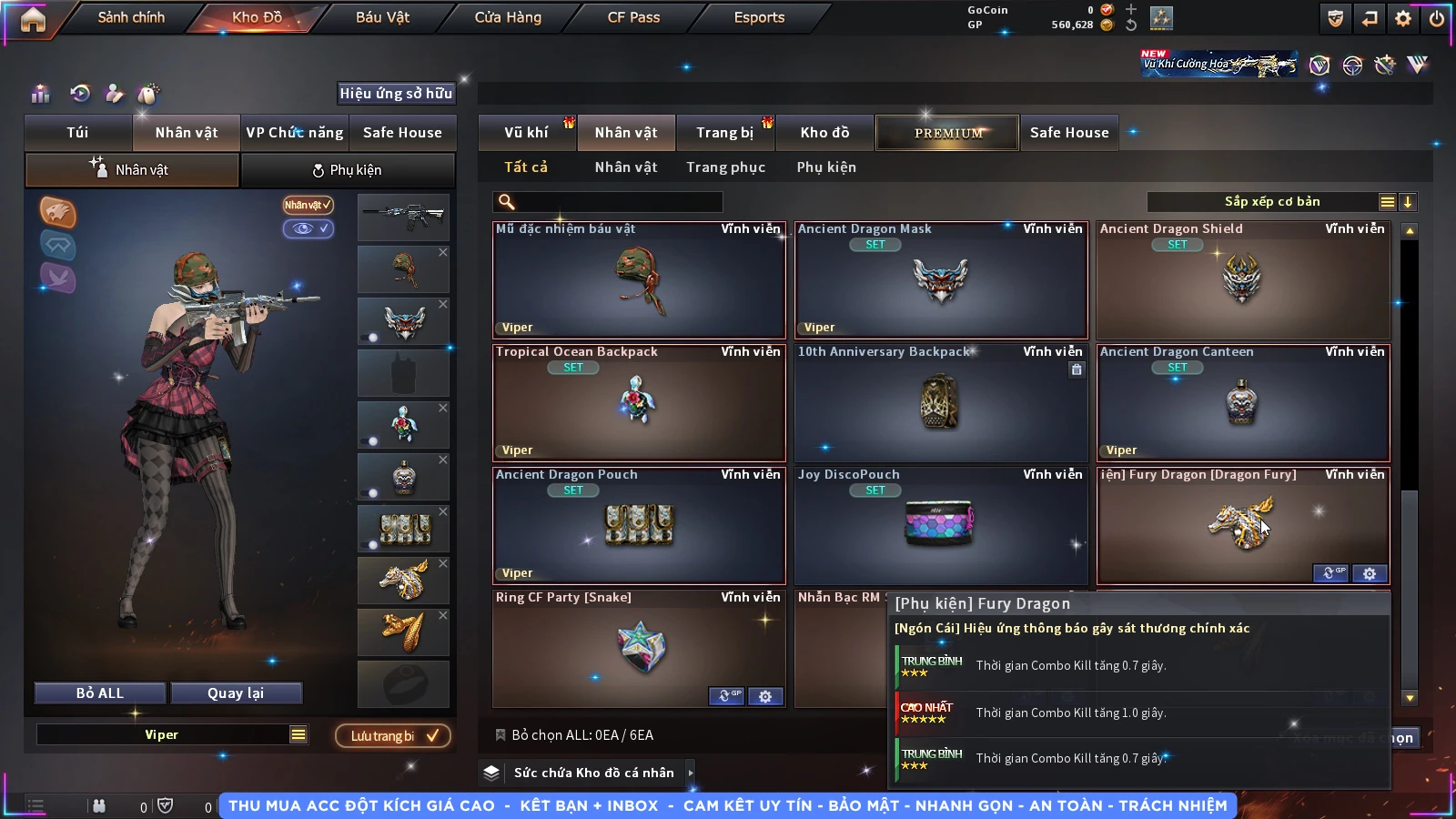Choose the Ancient Dragon Mask item
Viewport: 1456px width, 819px height.
tap(941, 280)
